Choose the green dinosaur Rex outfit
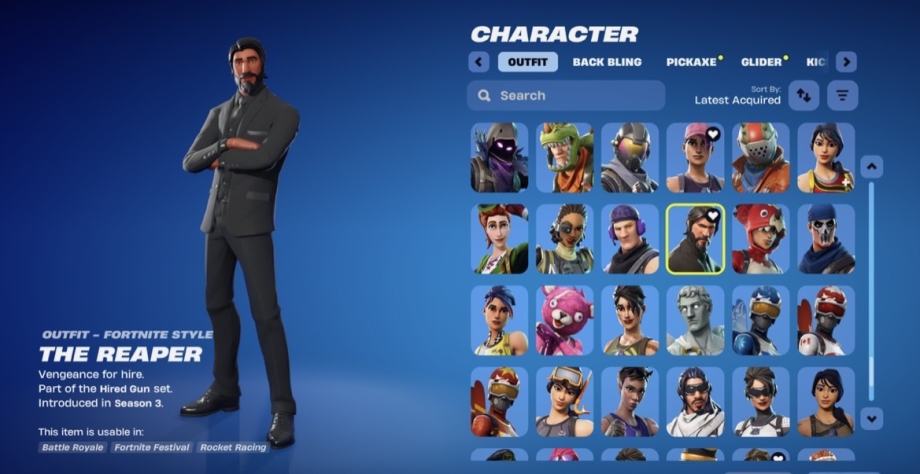 [565, 158]
